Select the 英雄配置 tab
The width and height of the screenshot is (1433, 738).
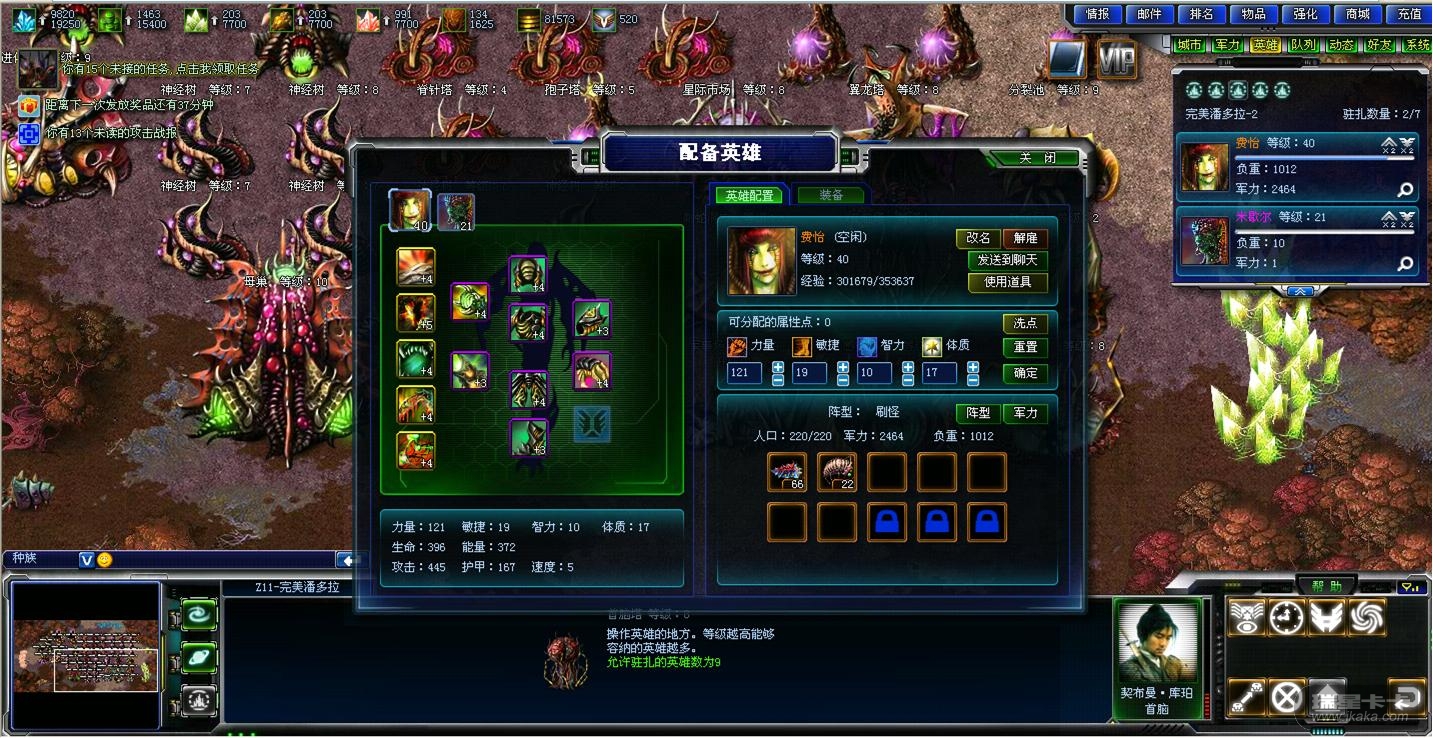pos(749,196)
